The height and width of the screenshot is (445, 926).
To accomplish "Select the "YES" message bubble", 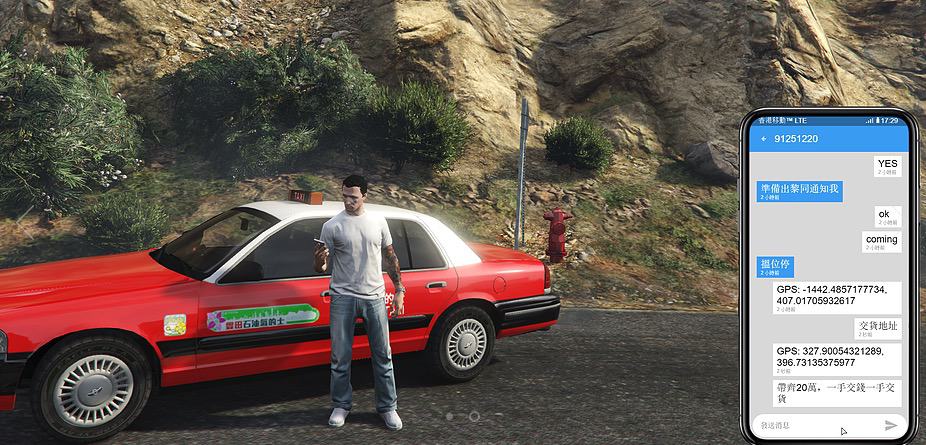I will (x=886, y=165).
